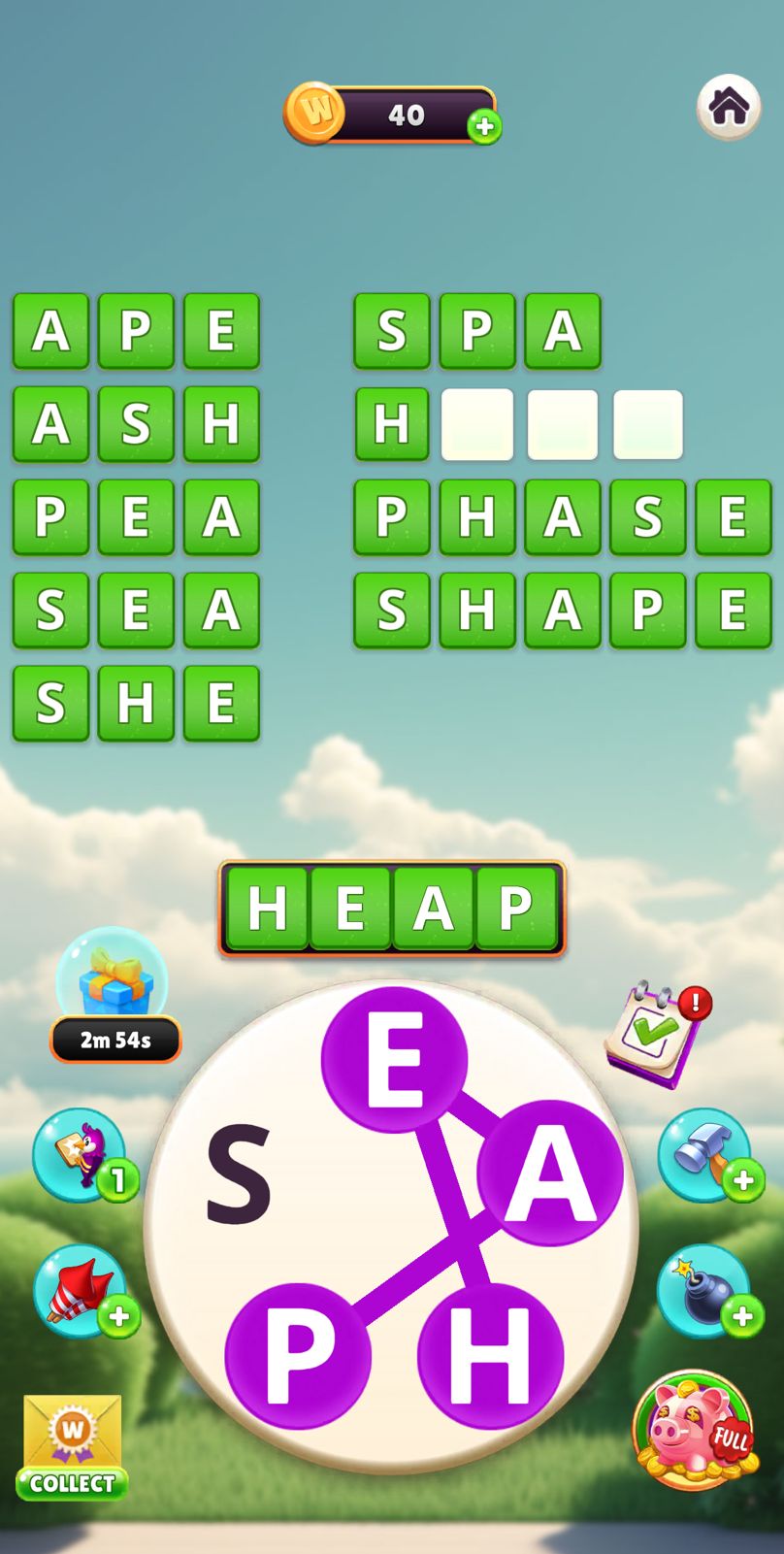
Task: Choose the letter E on the wheel
Action: pos(394,1059)
